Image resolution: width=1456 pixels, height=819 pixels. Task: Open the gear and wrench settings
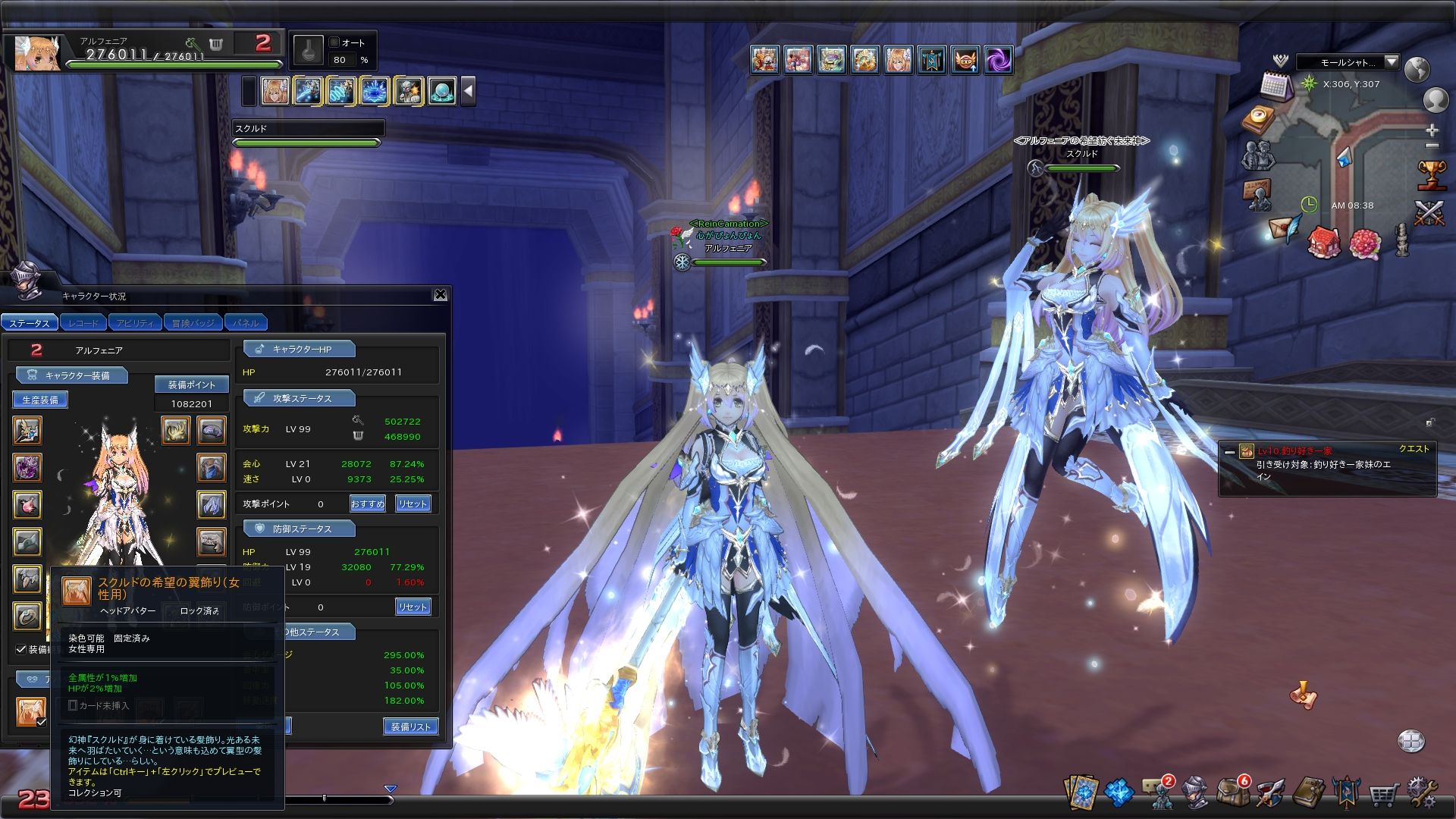click(x=1421, y=793)
